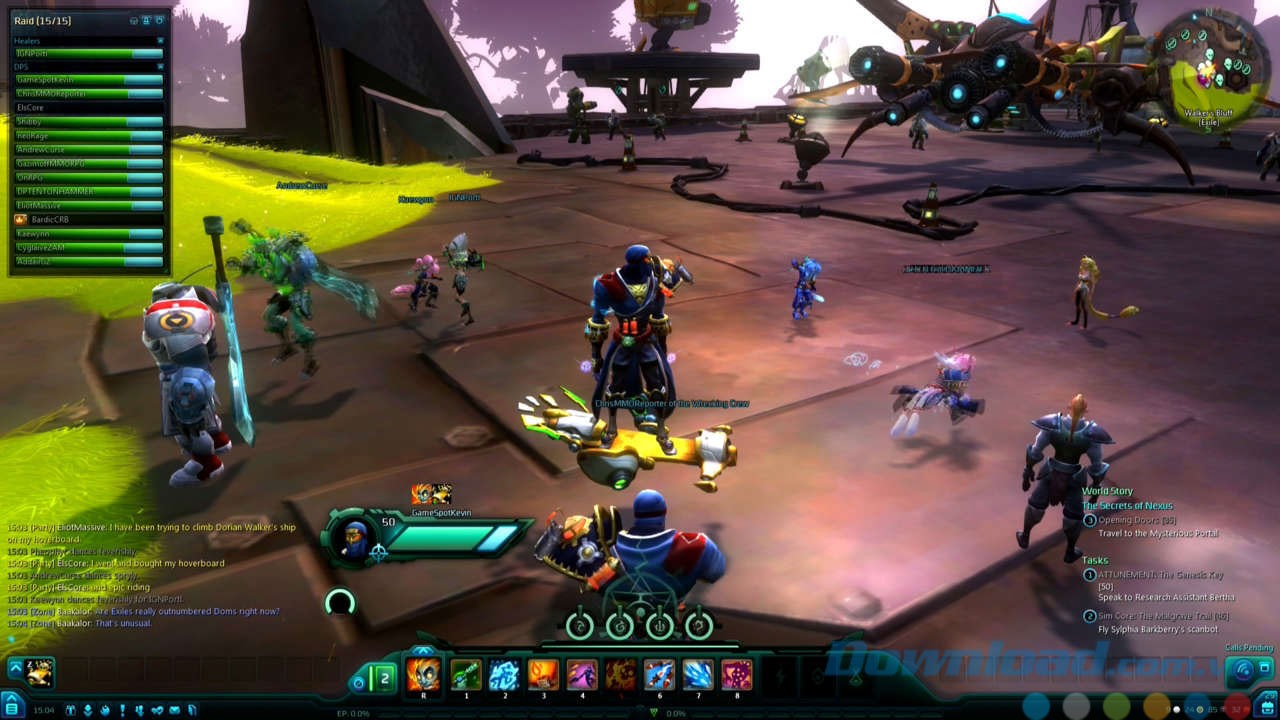The height and width of the screenshot is (720, 1280).
Task: Toggle the chat panel chevron in the bottom-left corner
Action: 12,697
